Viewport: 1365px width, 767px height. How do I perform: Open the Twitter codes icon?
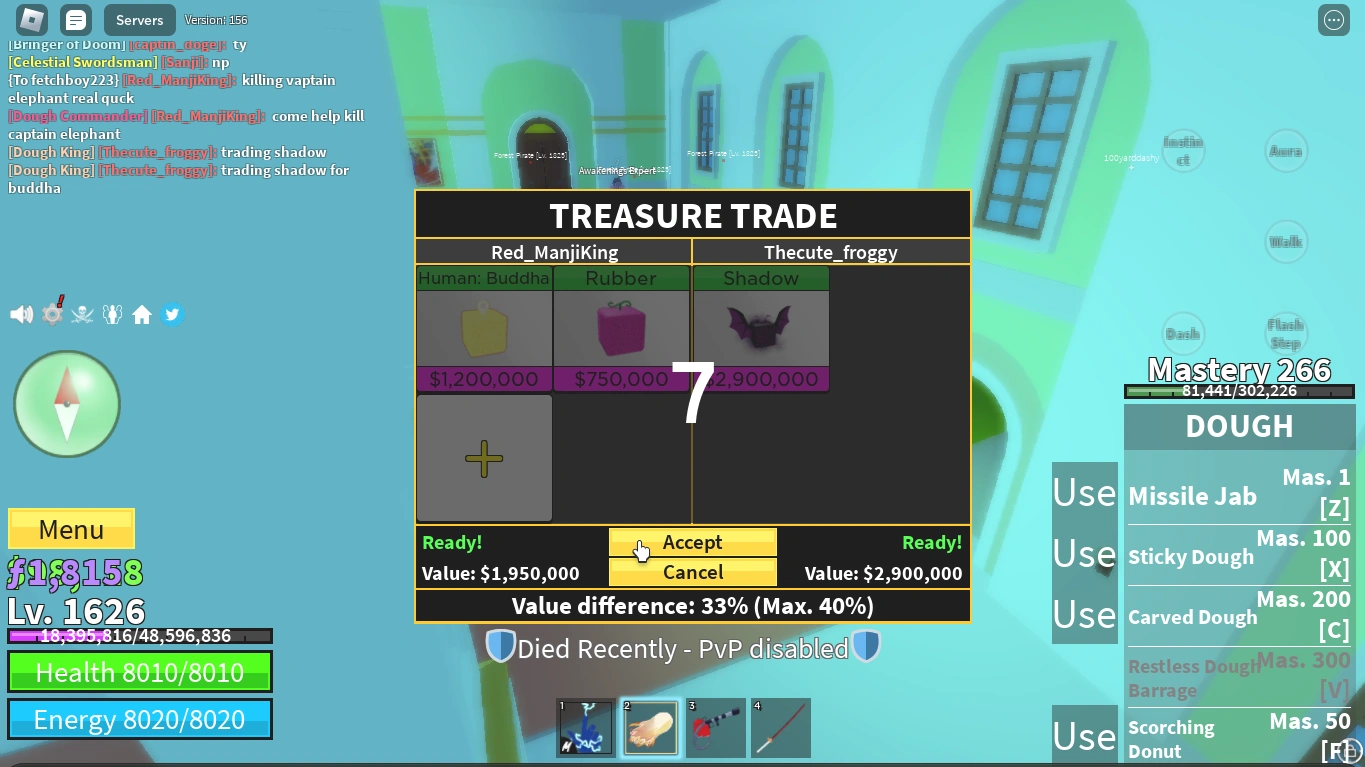coord(171,313)
